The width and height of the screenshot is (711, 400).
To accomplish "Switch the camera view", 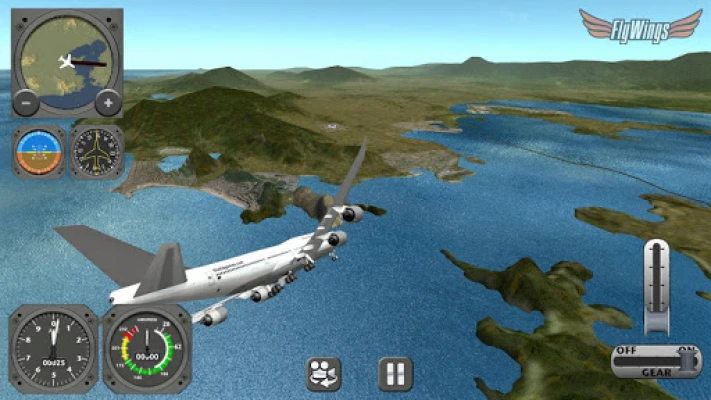I will [x=324, y=374].
